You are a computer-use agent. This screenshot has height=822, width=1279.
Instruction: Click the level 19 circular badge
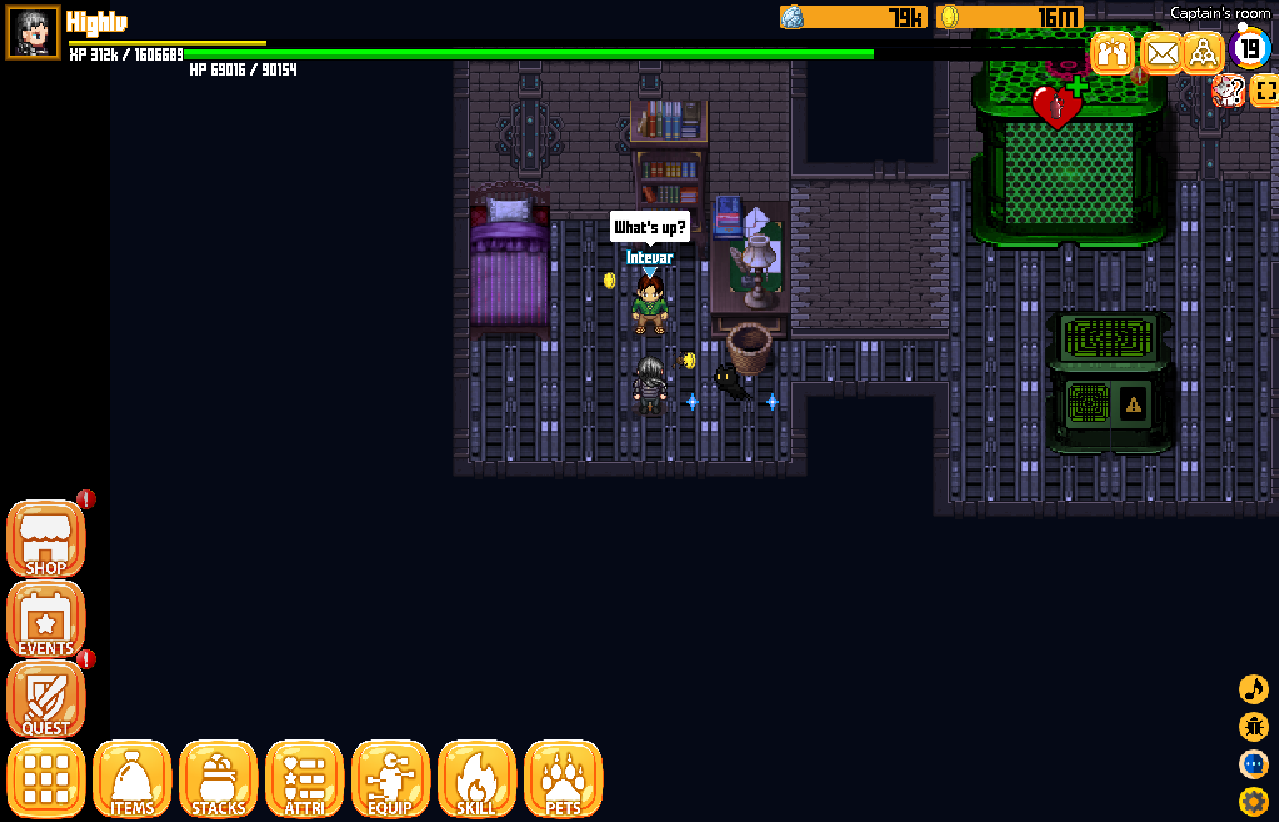coord(1250,48)
